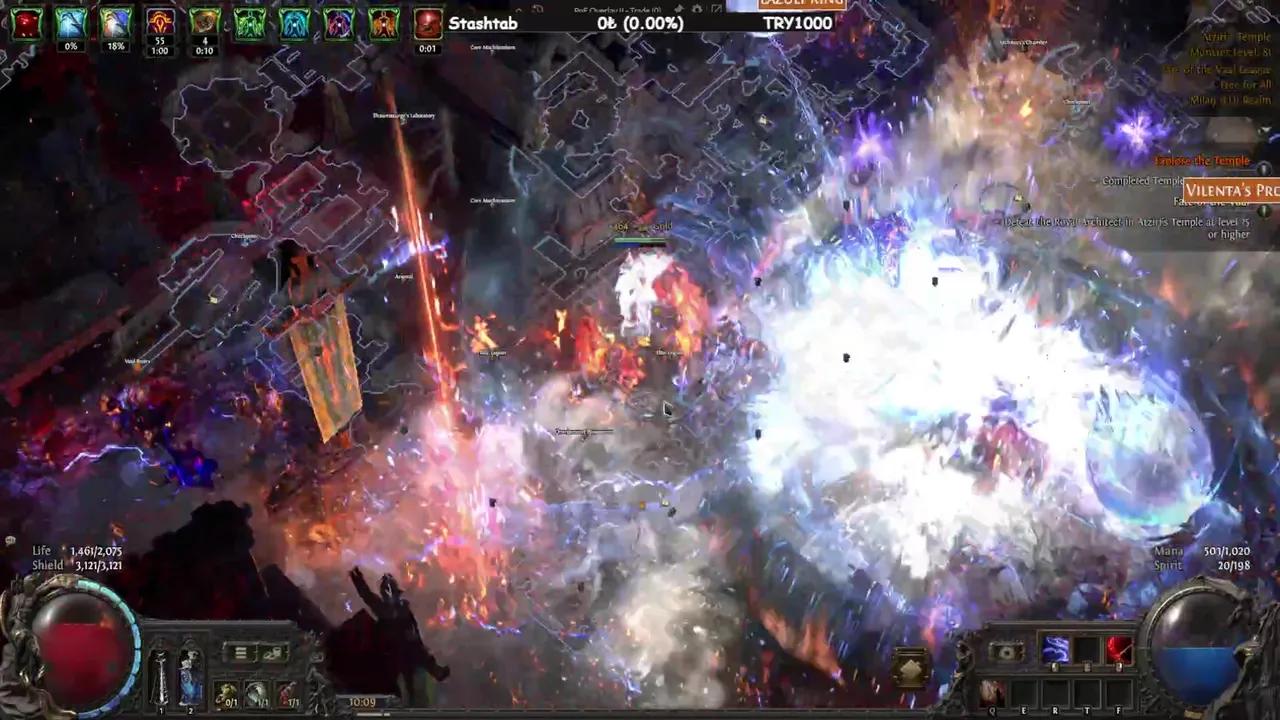Screen dimensions: 1280x720
Task: Click the experience progress bar at screen bottom
Action: pos(640,713)
